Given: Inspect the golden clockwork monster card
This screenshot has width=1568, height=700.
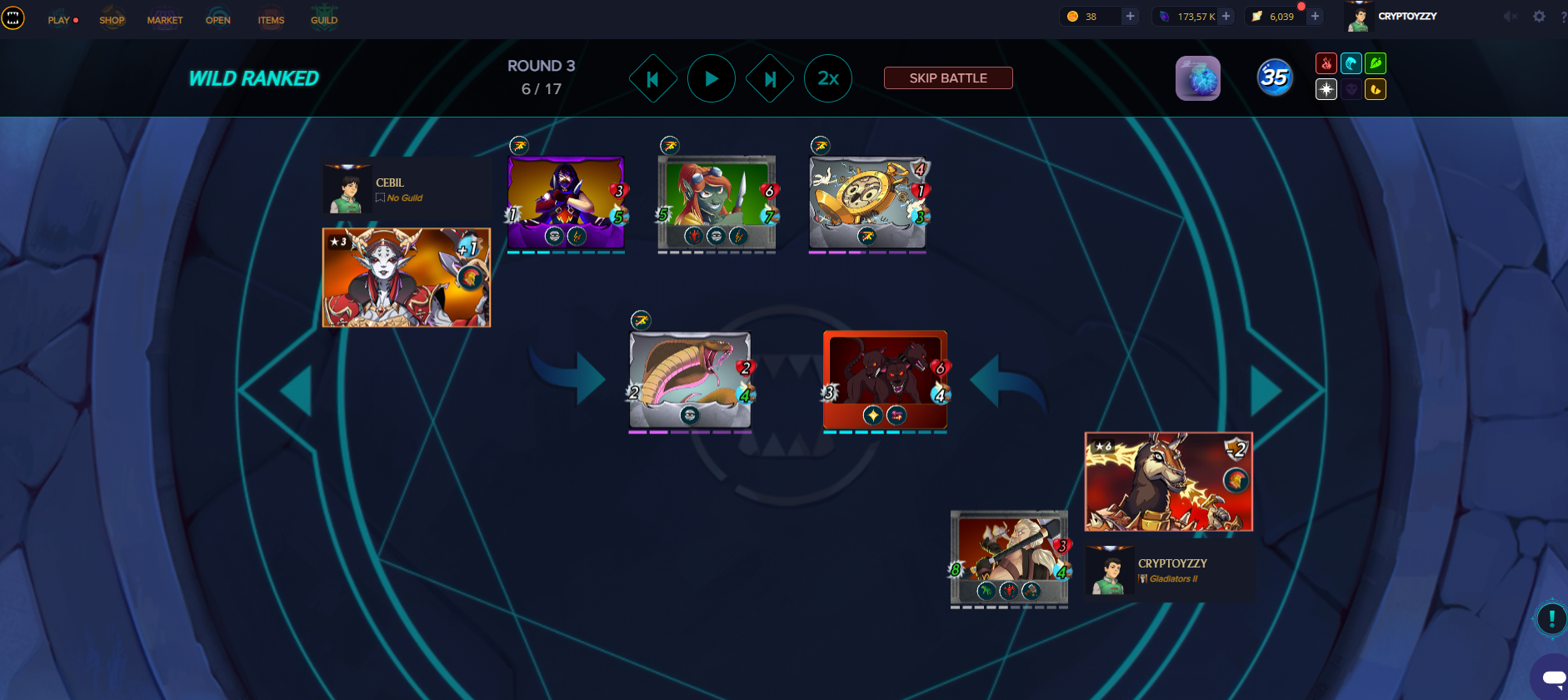Looking at the screenshot, I should [867, 202].
